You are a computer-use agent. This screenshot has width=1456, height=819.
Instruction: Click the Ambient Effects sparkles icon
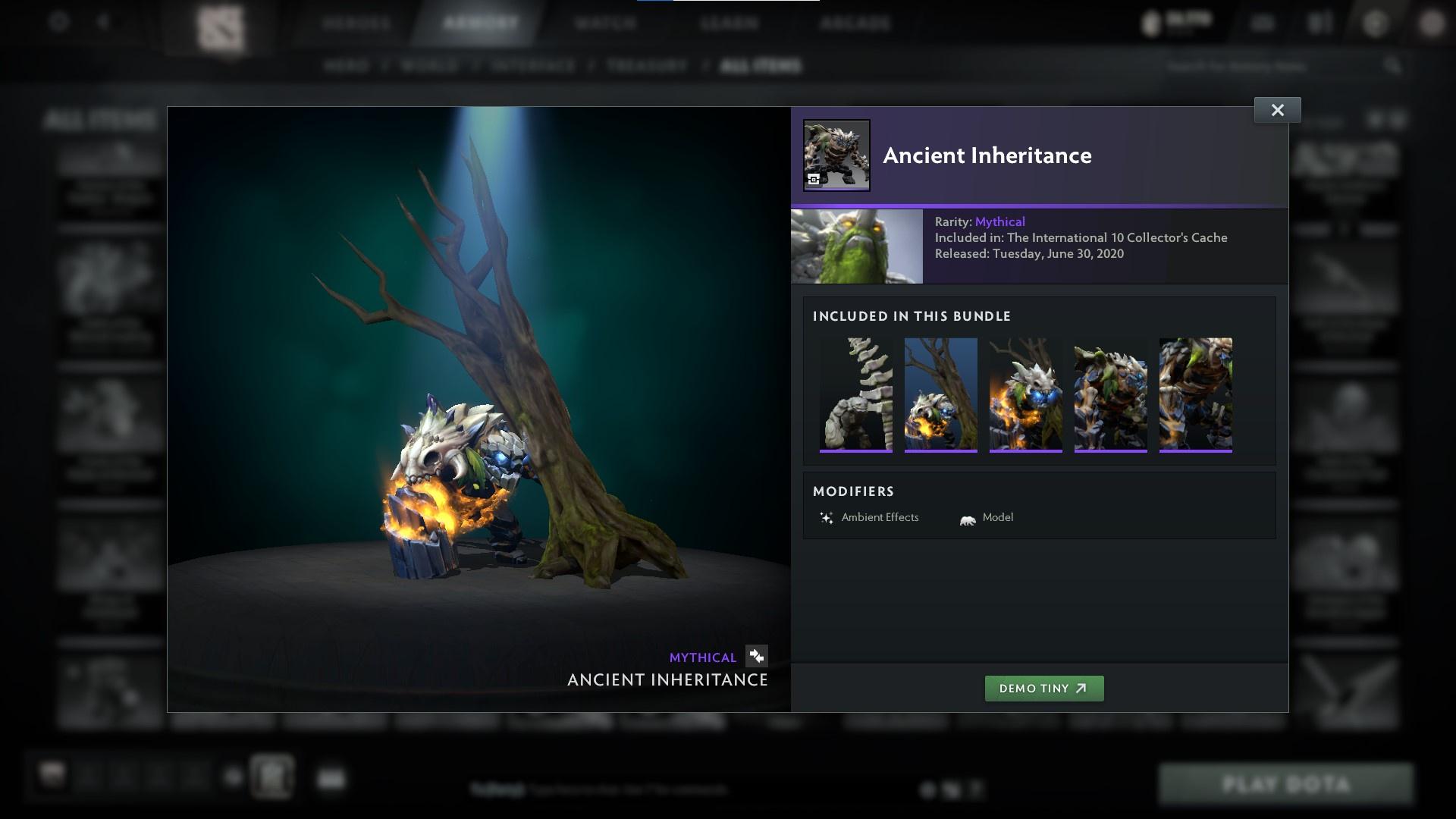(826, 517)
